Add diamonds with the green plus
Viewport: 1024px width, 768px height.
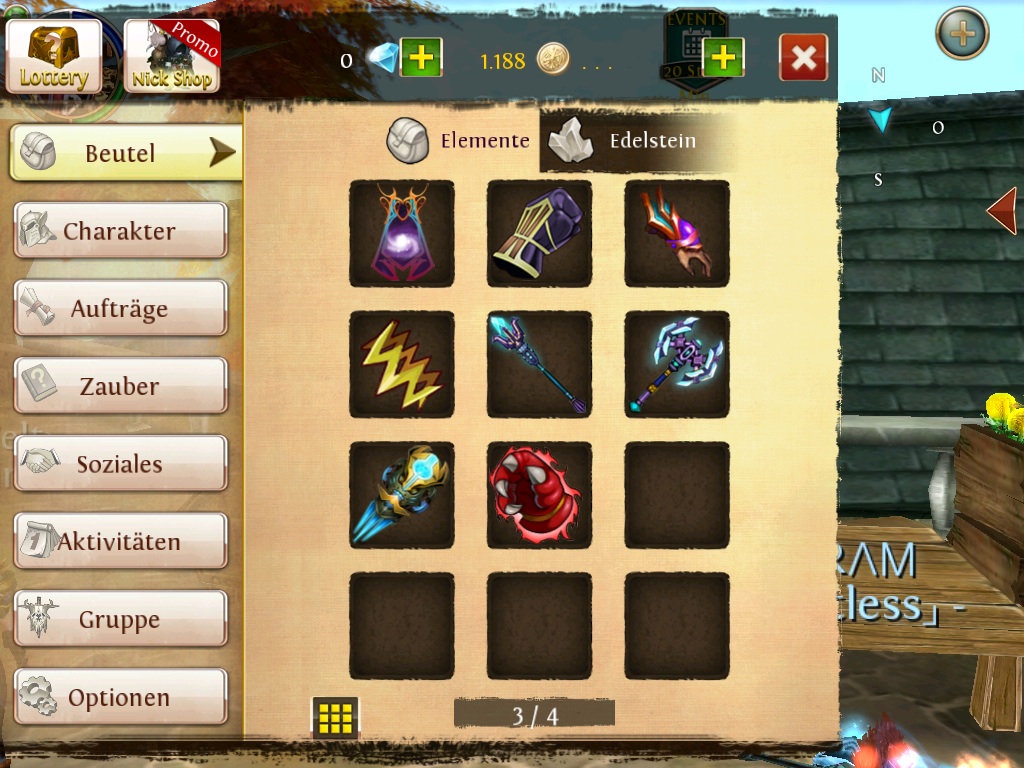[x=421, y=58]
